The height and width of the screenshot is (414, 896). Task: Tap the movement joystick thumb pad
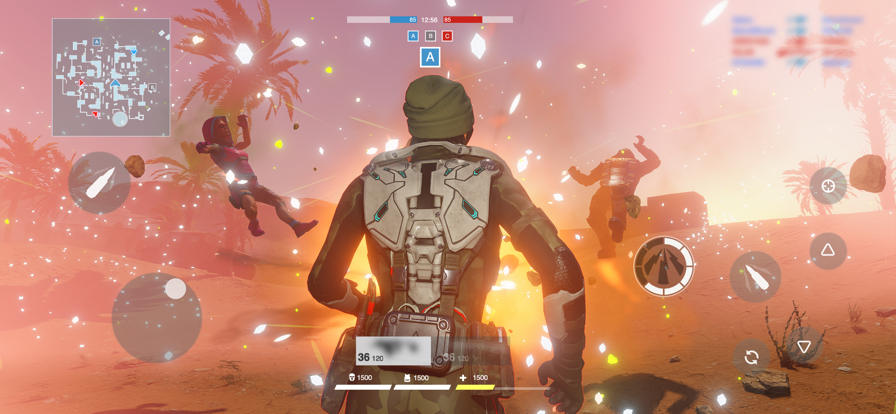(x=175, y=290)
